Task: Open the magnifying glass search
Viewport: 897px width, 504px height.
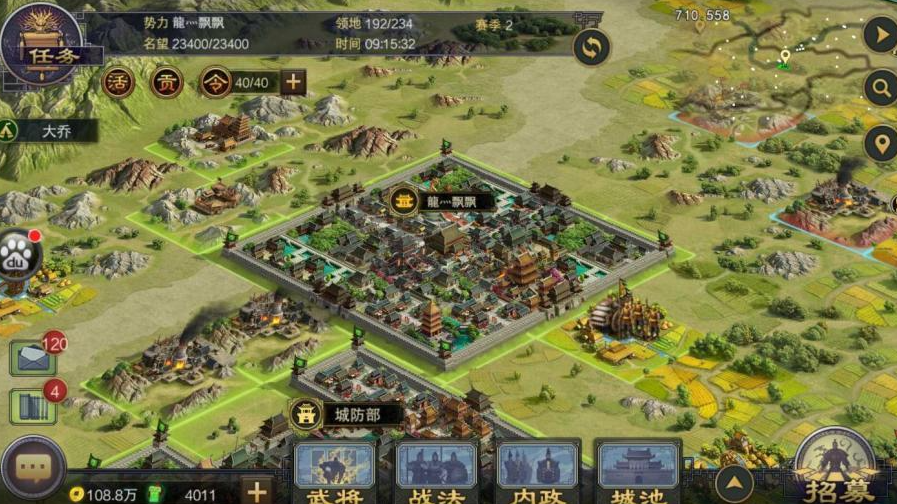Action: point(880,89)
